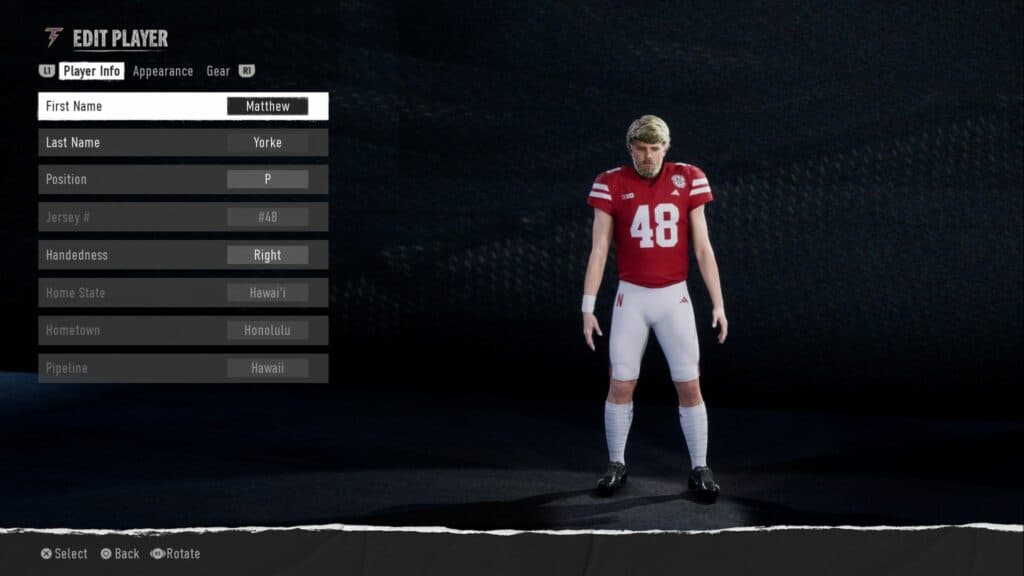
Task: Open the Pipeline row showing Hawaii
Action: point(183,368)
